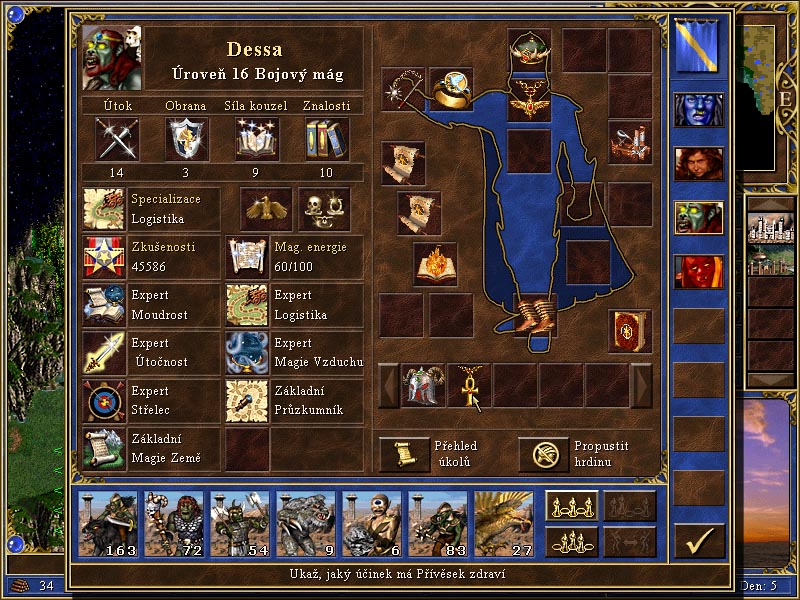Viewport: 800px width, 600px height.
Task: Select the equipped helmet artifact
Action: click(529, 50)
